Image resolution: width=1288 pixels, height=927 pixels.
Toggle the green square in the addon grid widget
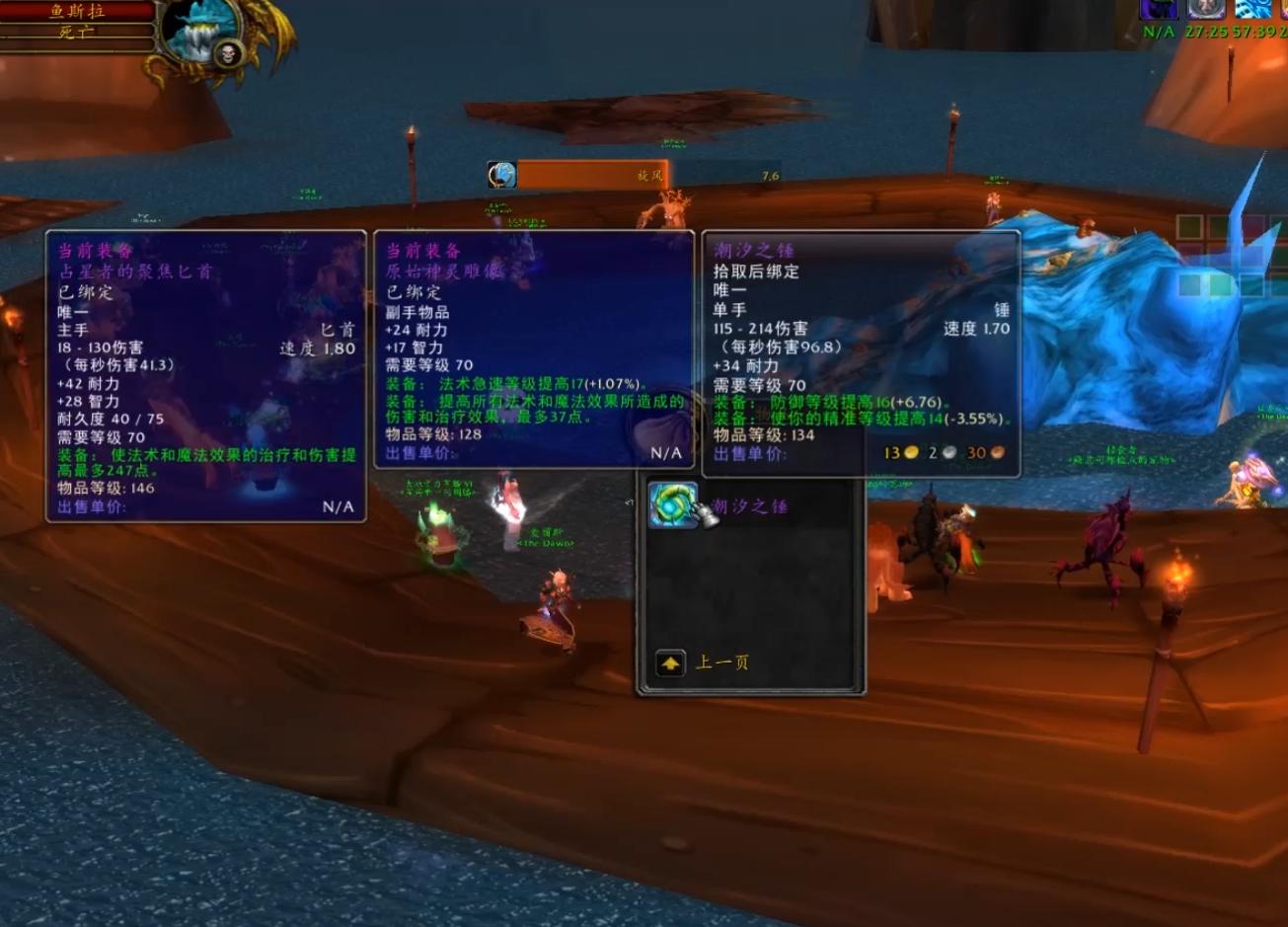coord(1190,226)
